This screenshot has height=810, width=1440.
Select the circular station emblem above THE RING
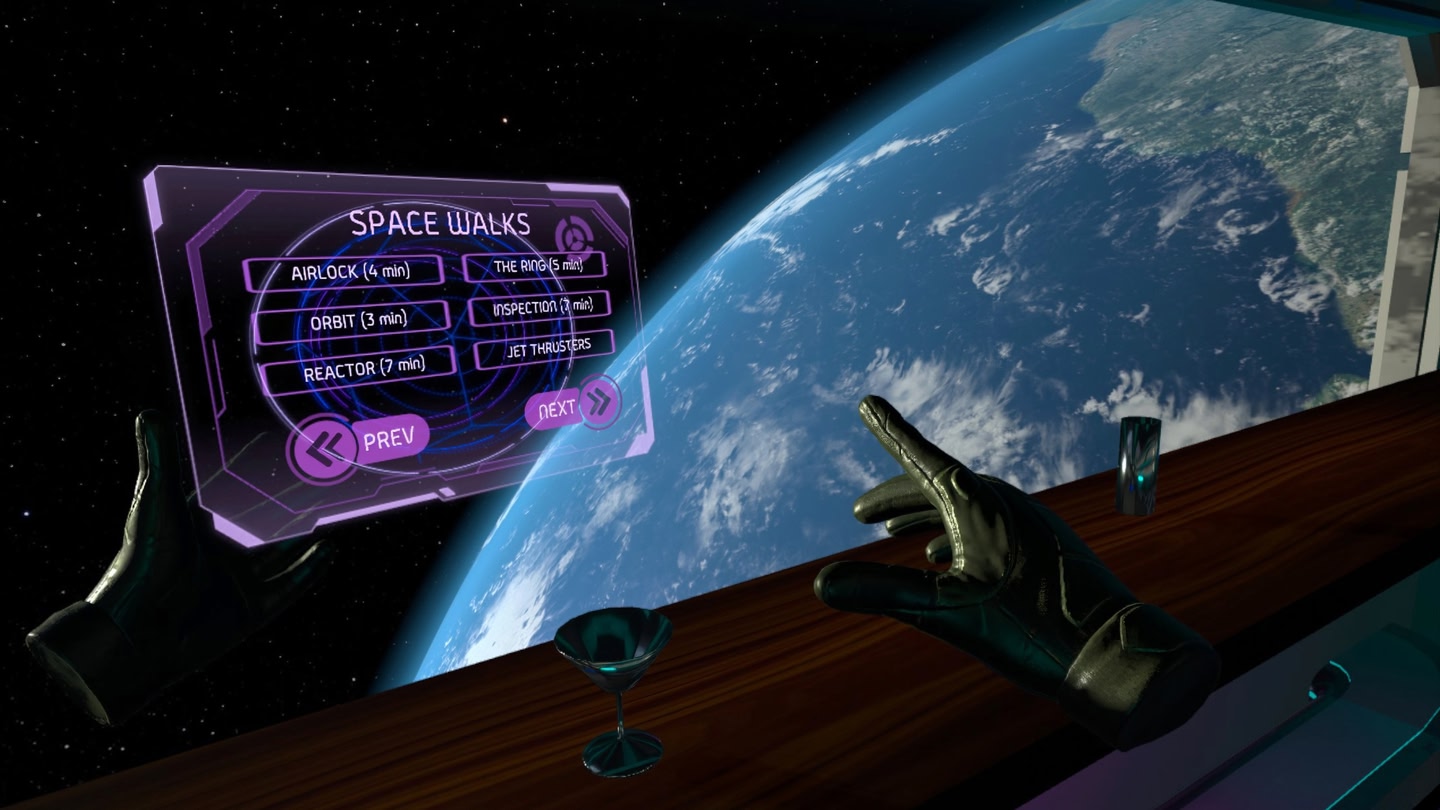(575, 236)
